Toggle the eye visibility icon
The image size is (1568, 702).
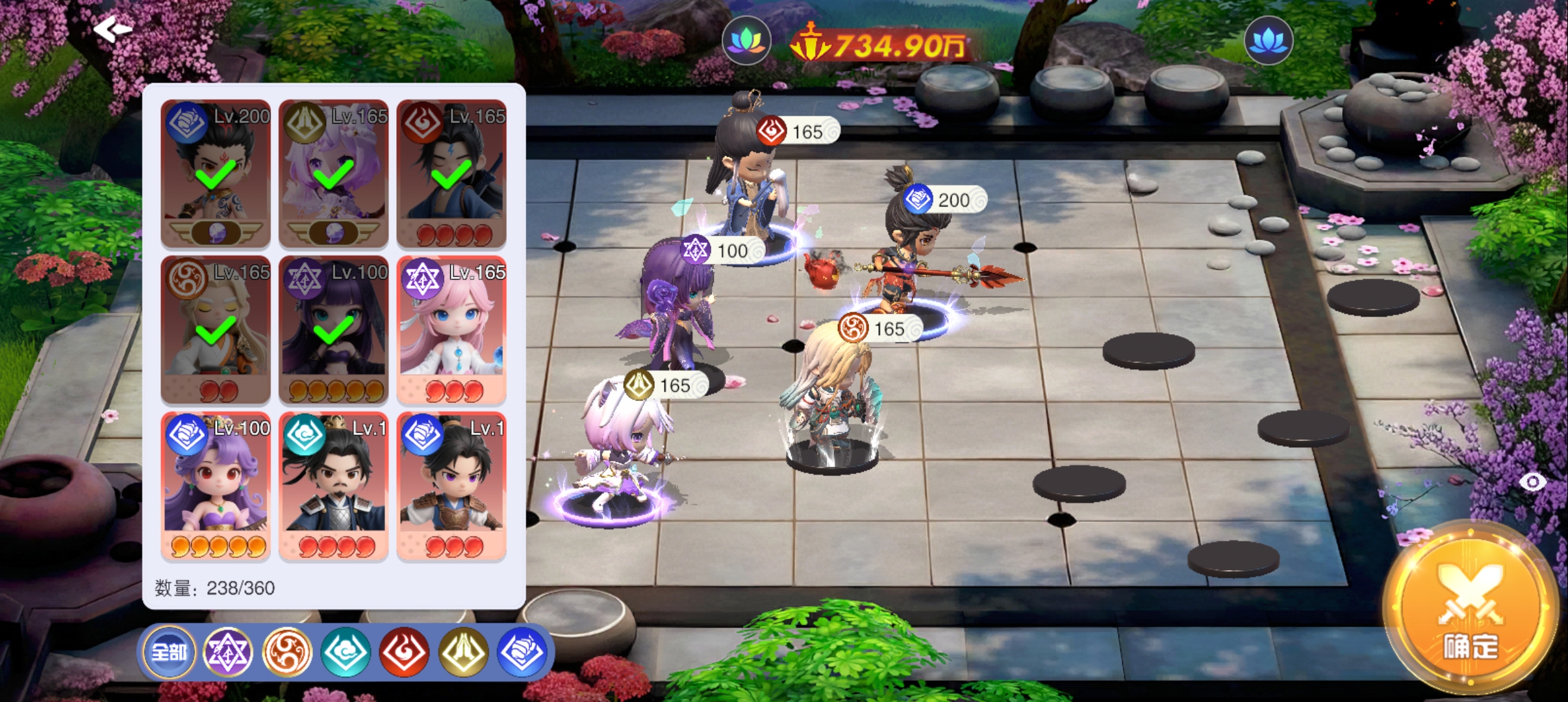click(x=1533, y=482)
